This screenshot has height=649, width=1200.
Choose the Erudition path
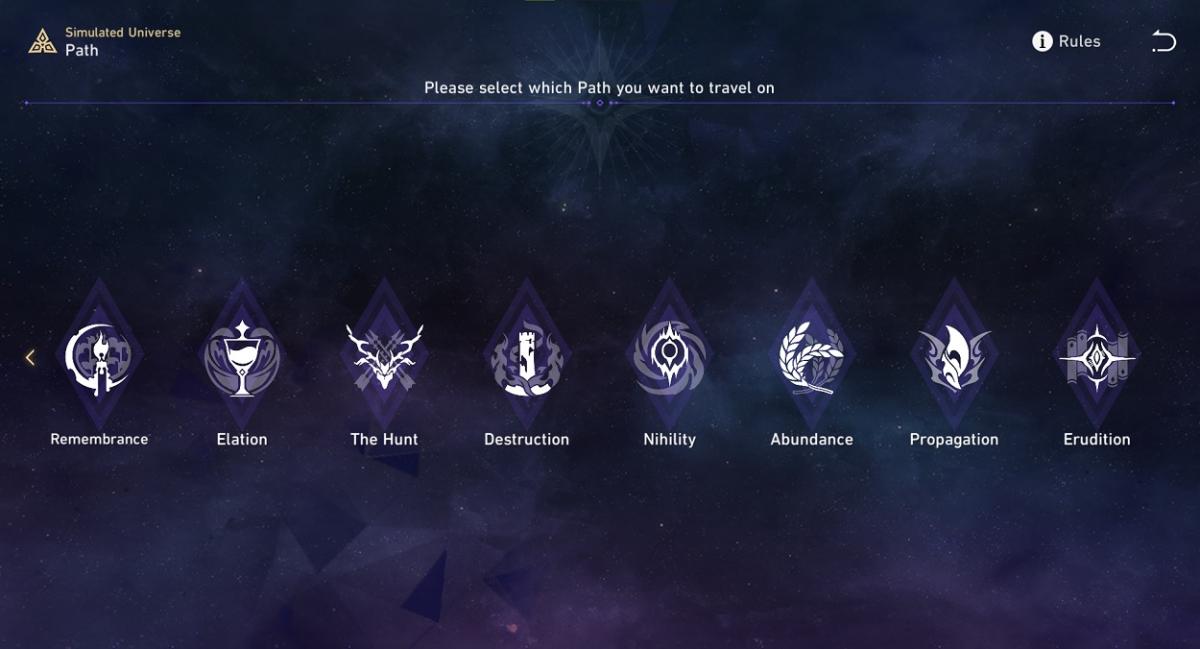[x=1097, y=358]
